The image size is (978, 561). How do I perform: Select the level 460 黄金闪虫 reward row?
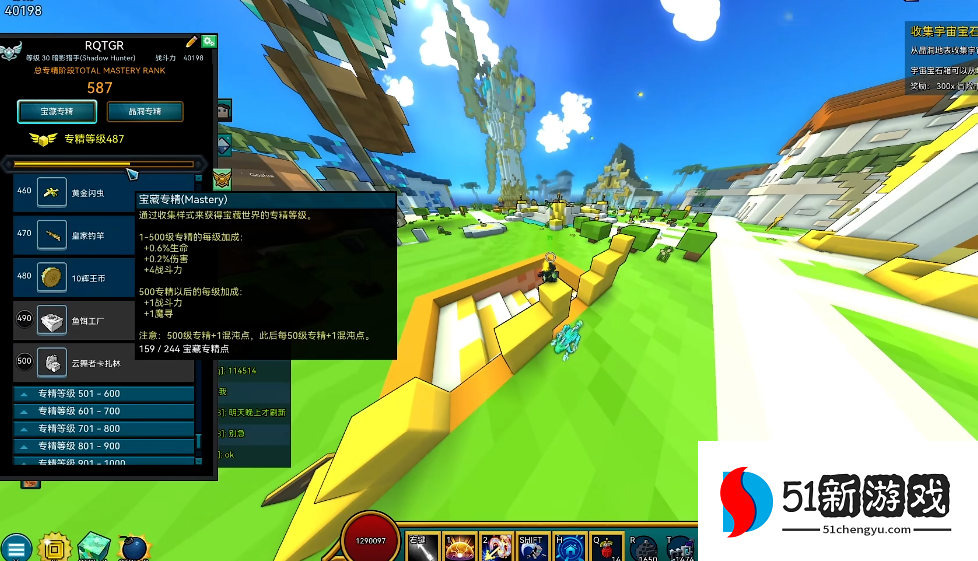103,192
